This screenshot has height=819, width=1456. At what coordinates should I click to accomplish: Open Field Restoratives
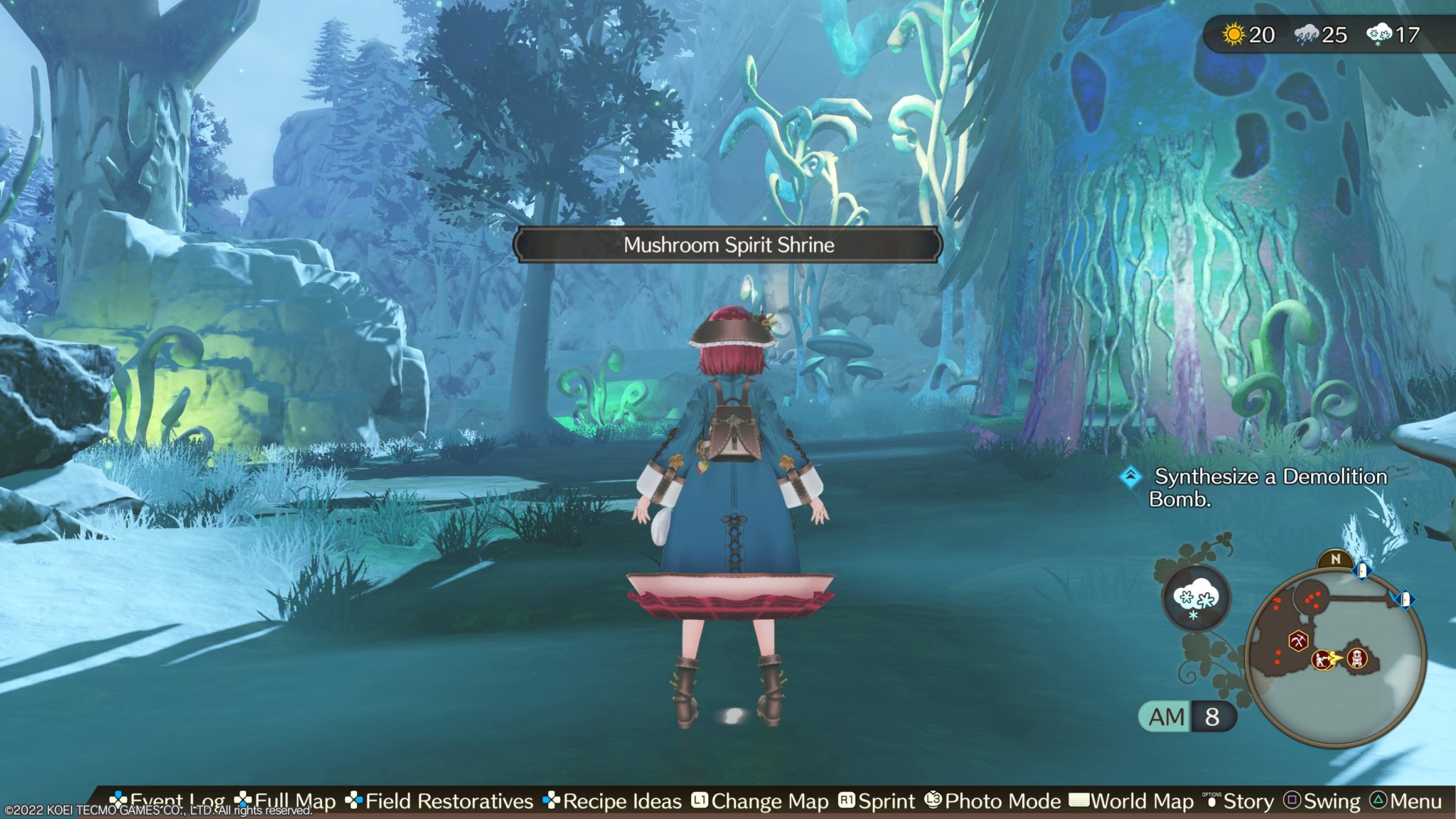[x=448, y=801]
